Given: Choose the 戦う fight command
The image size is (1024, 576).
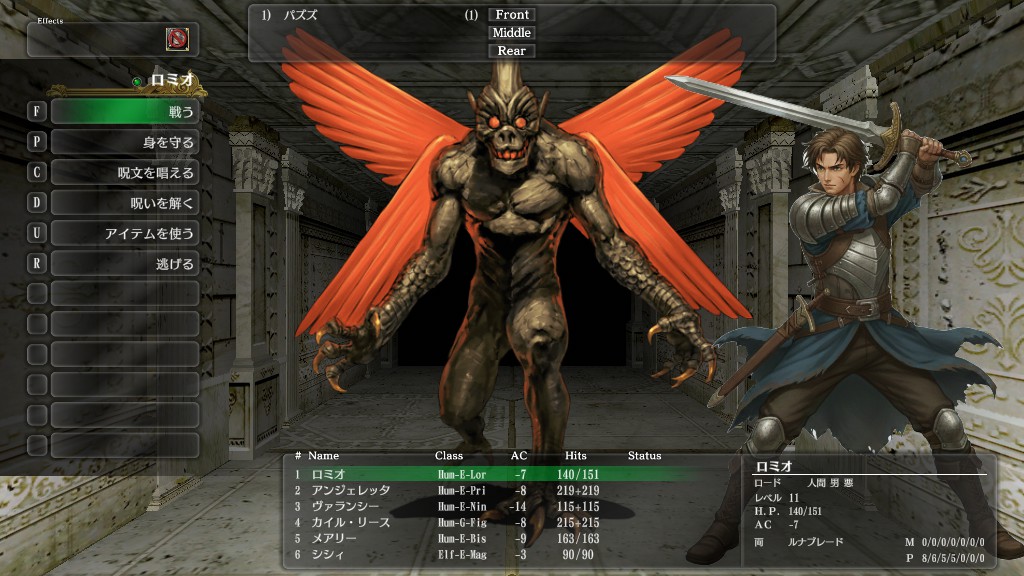Looking at the screenshot, I should (x=124, y=112).
